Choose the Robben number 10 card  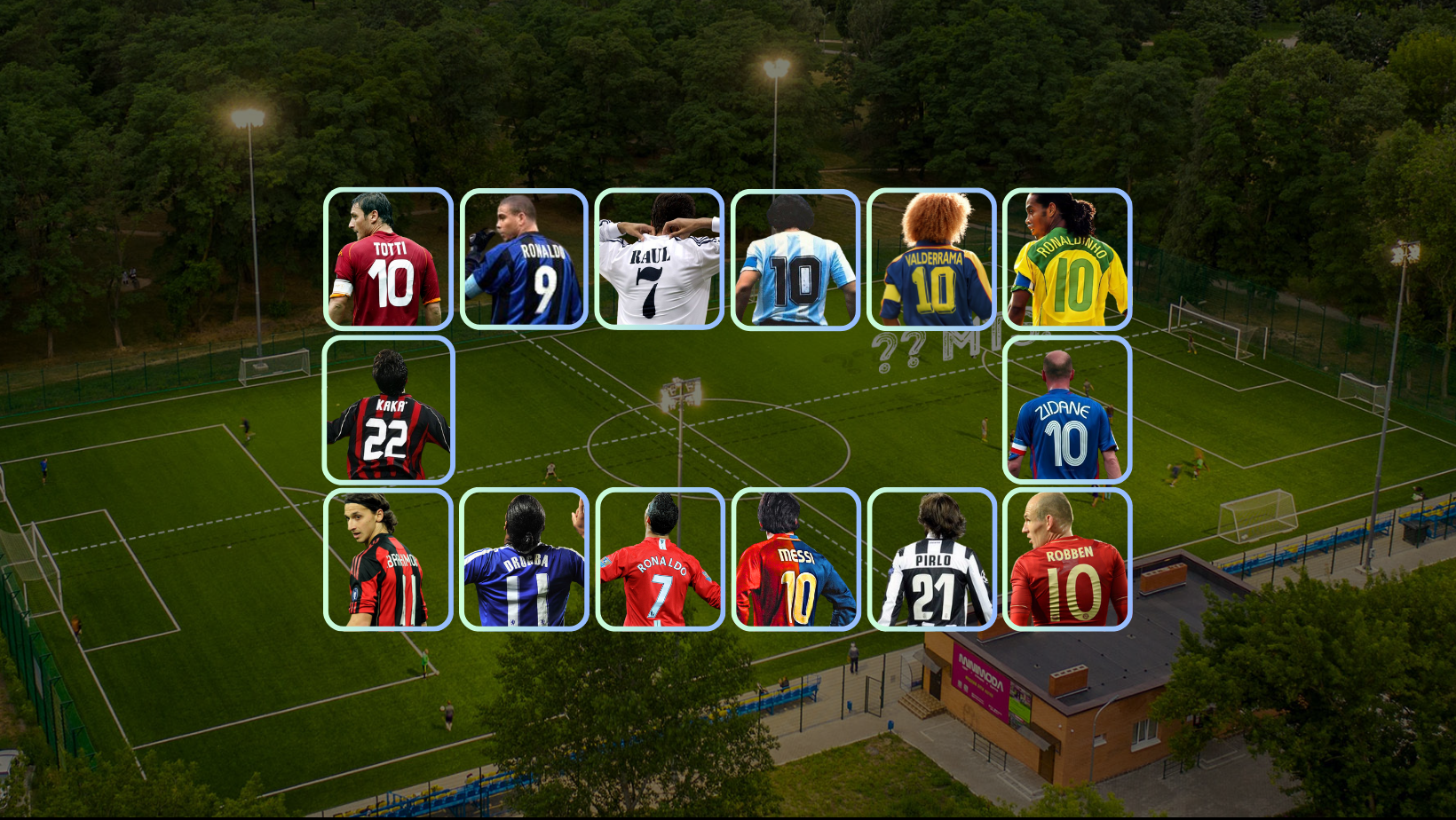(1067, 559)
